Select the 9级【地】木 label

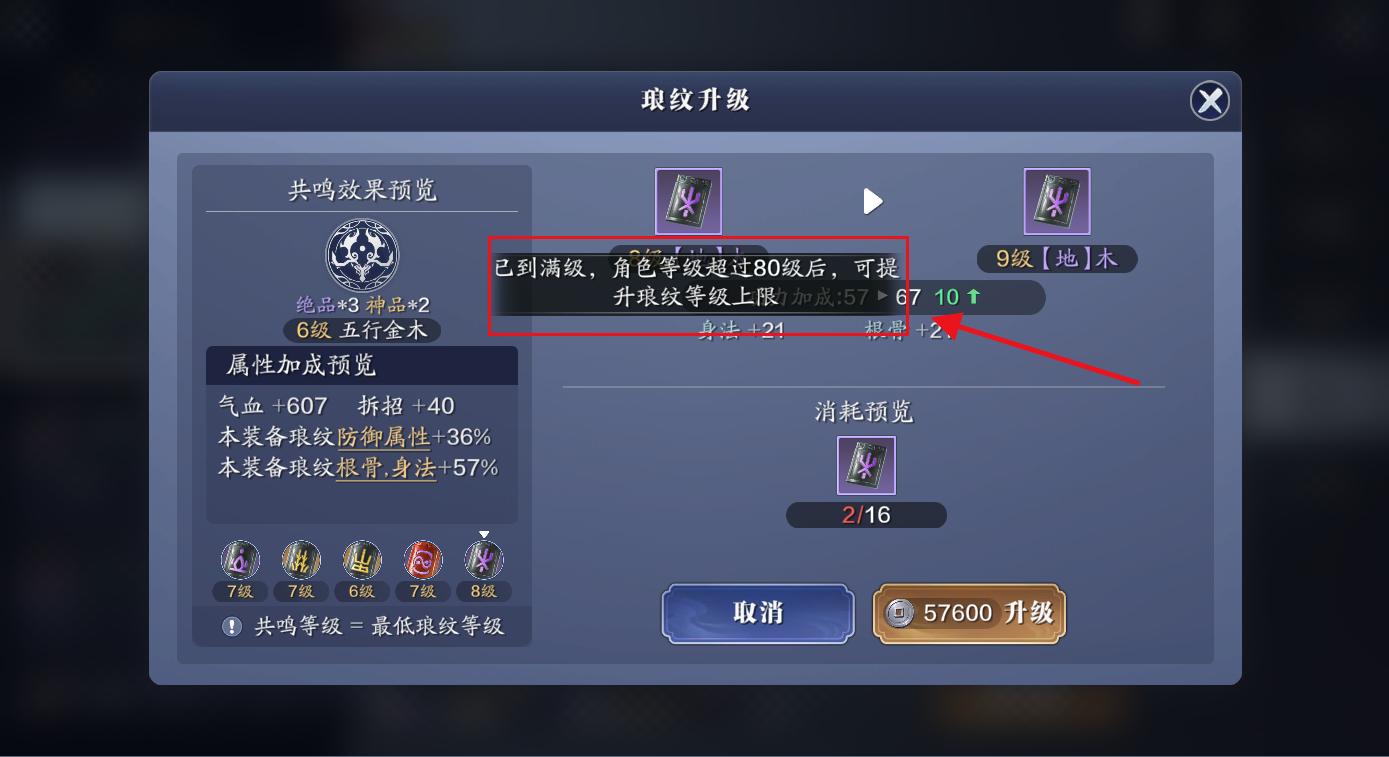[x=1056, y=258]
